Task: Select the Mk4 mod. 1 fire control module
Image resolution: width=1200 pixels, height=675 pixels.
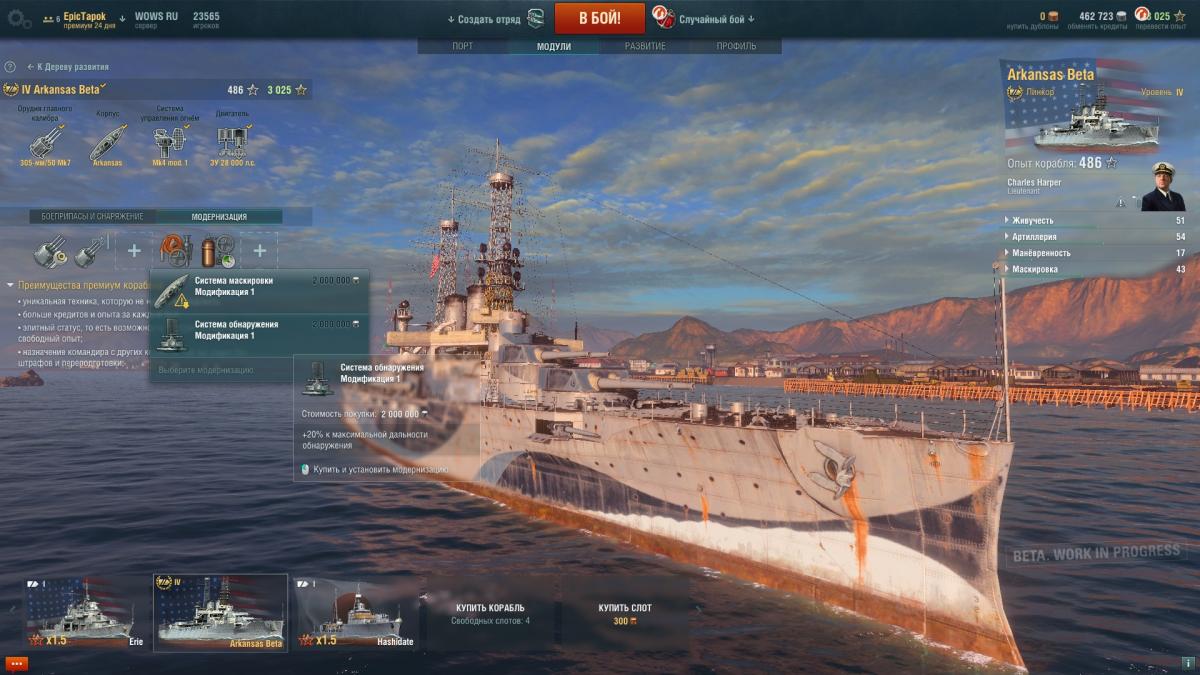Action: click(170, 143)
